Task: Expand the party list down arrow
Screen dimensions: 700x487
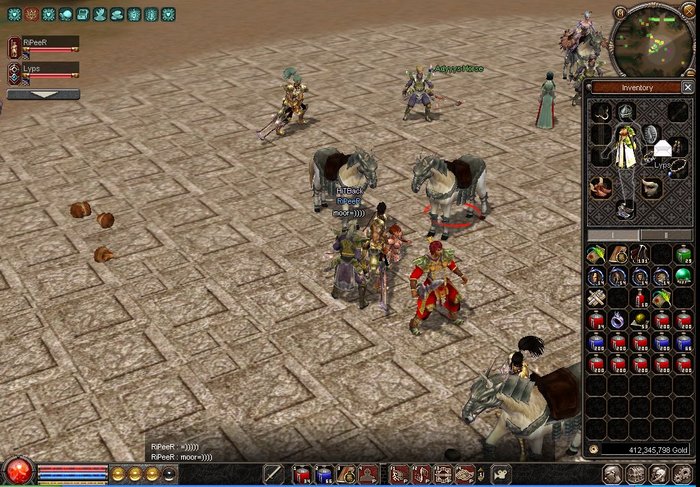Action: coord(43,94)
